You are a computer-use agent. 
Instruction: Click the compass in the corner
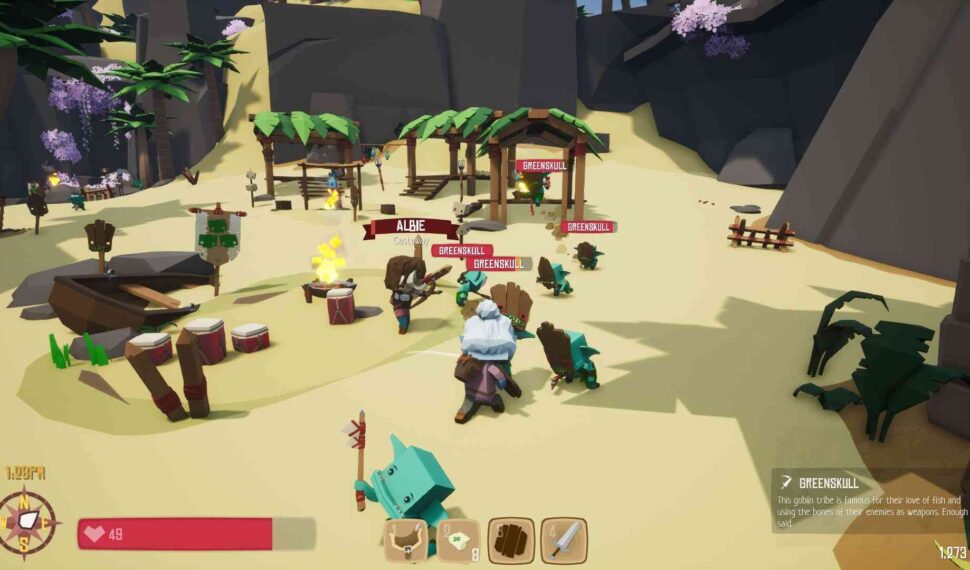coord(30,523)
